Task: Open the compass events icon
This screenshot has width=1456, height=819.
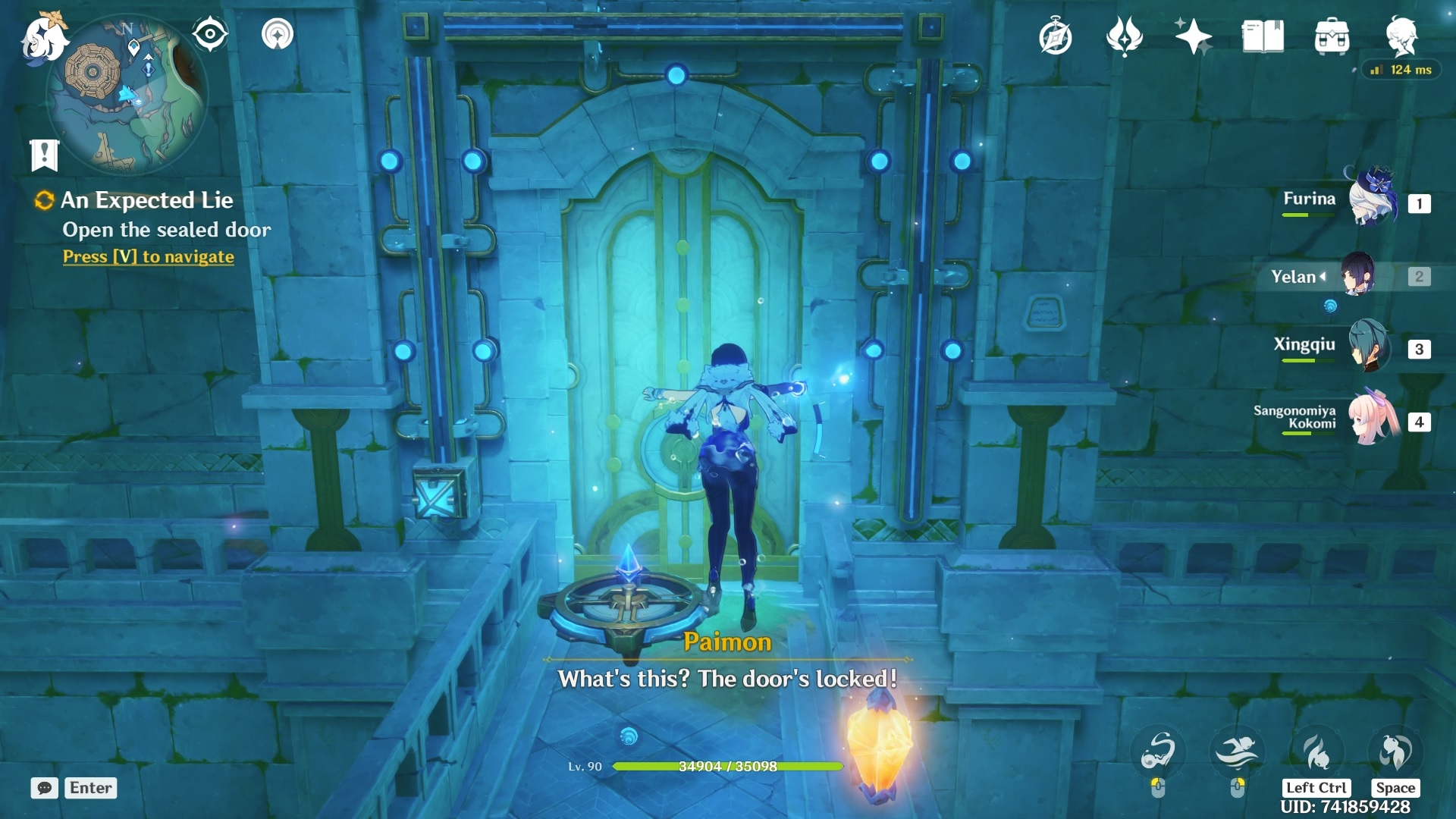Action: coord(1055,36)
